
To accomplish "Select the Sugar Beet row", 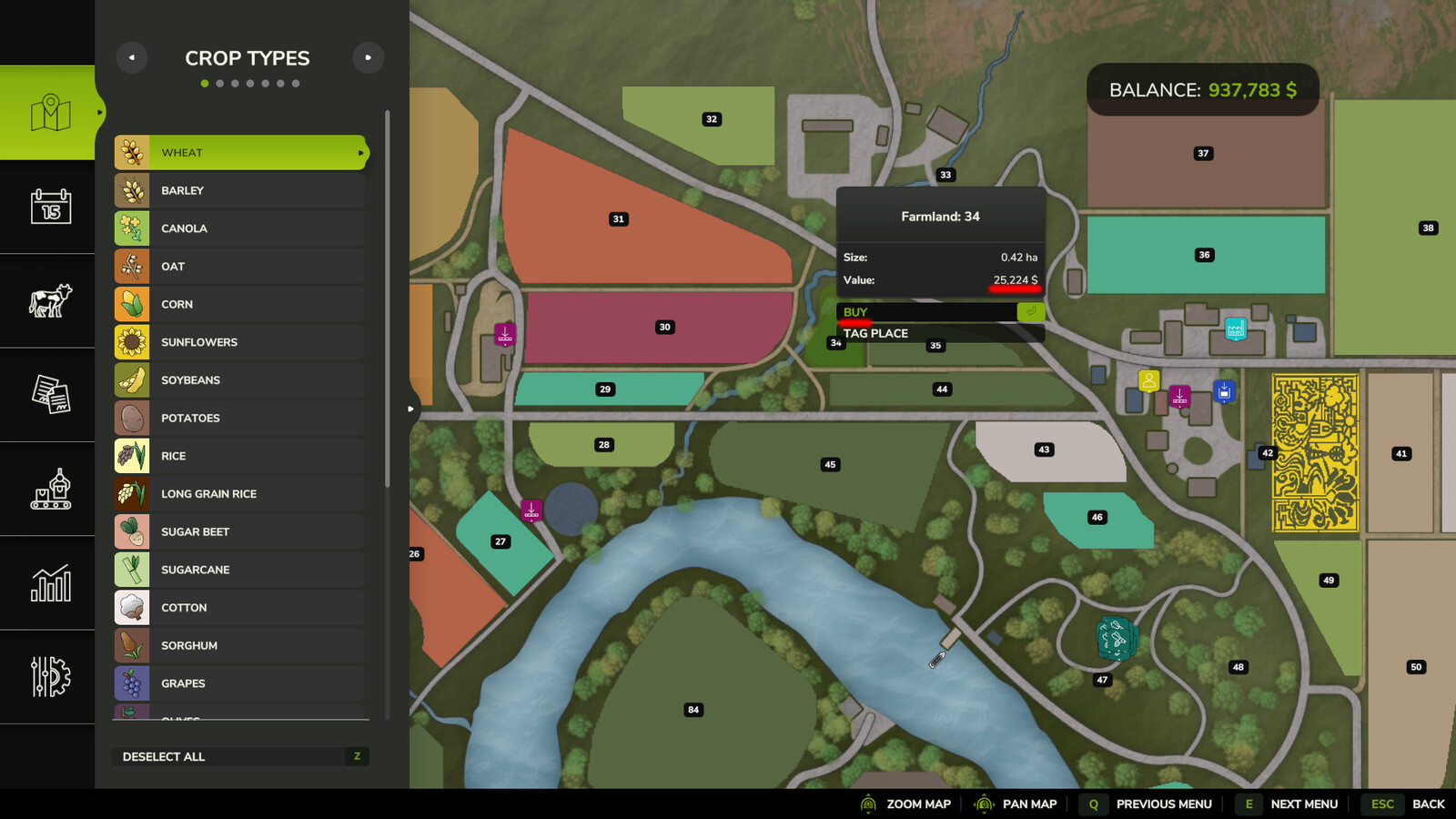I will pyautogui.click(x=240, y=532).
